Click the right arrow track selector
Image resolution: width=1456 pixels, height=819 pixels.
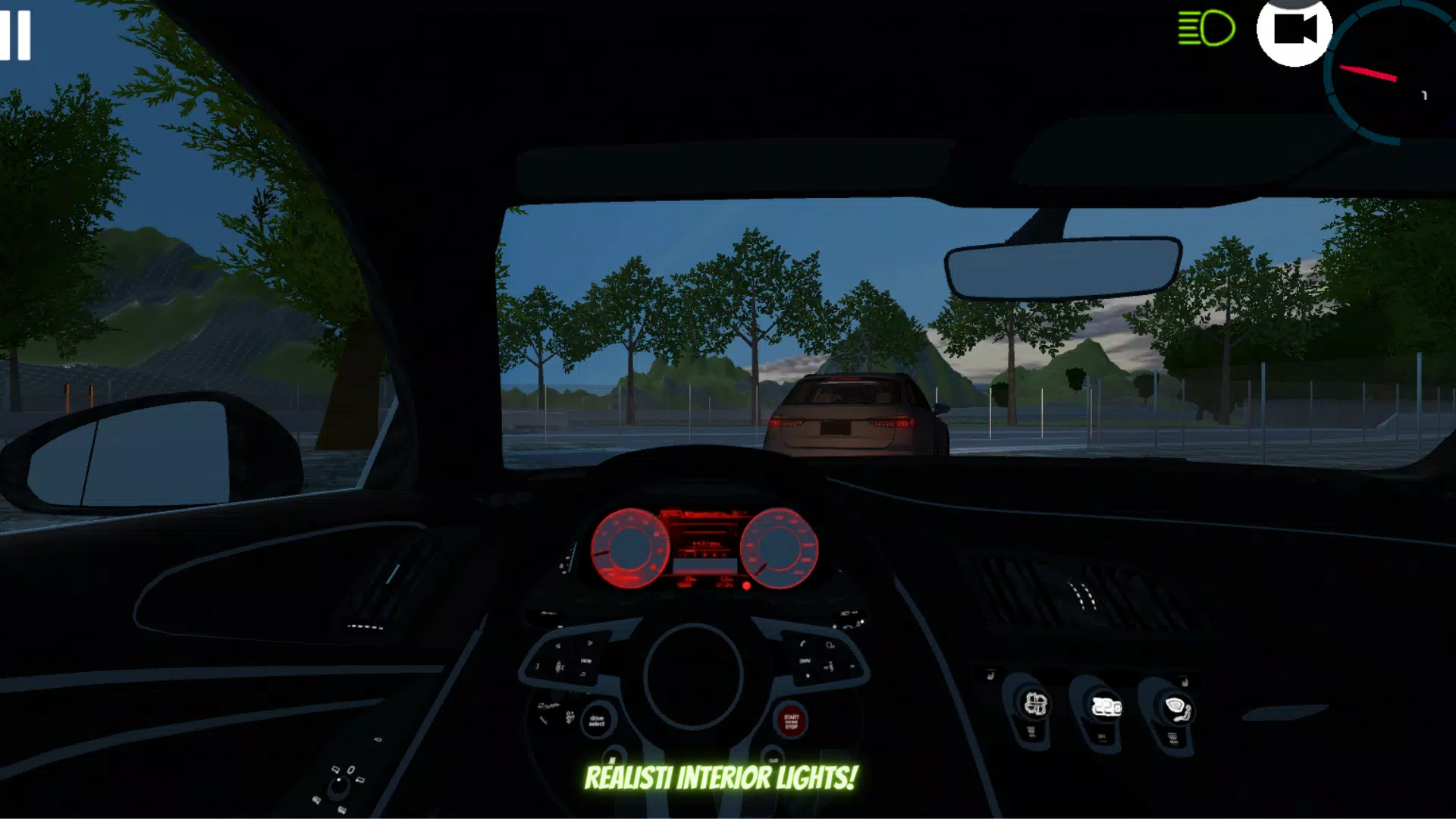pyautogui.click(x=589, y=642)
